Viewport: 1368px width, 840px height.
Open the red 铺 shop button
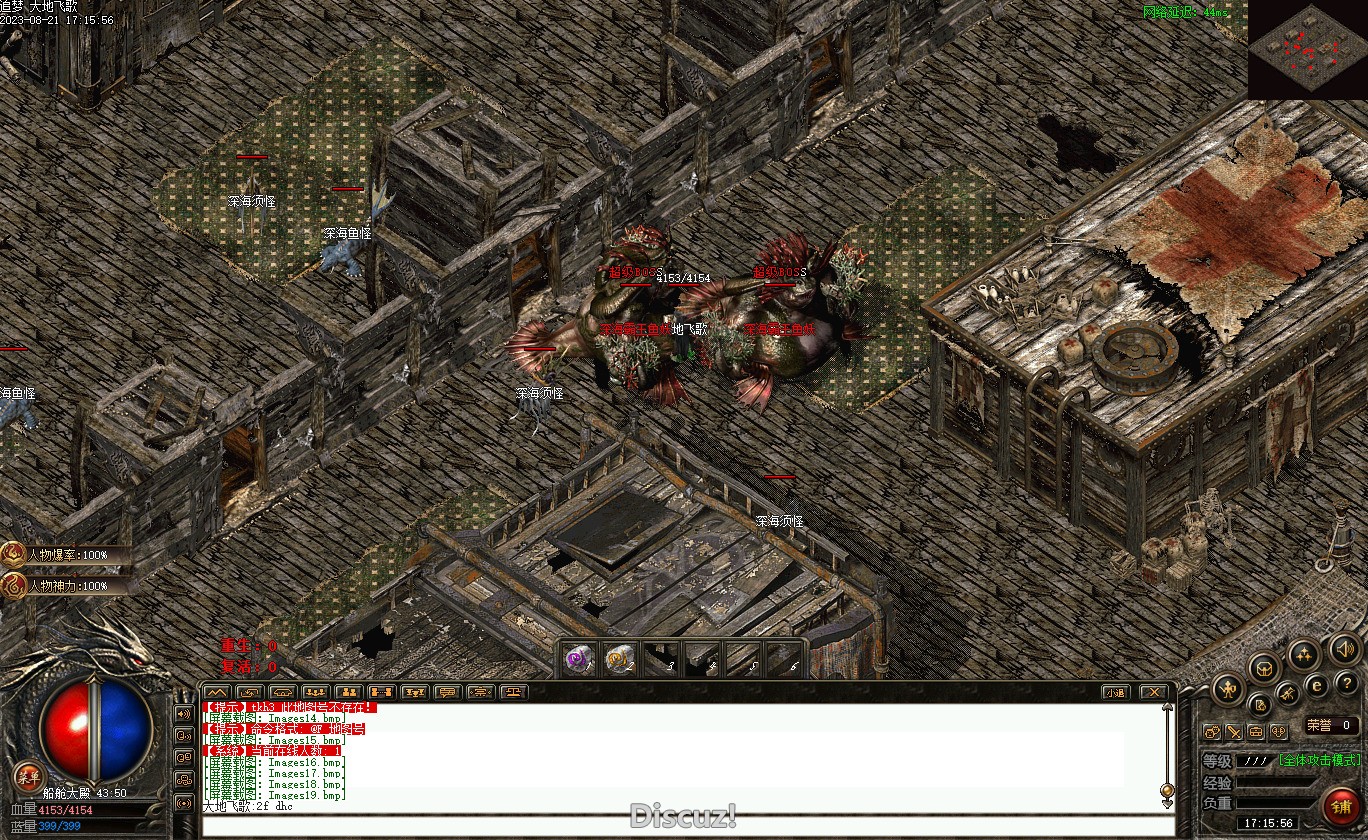pyautogui.click(x=1339, y=806)
